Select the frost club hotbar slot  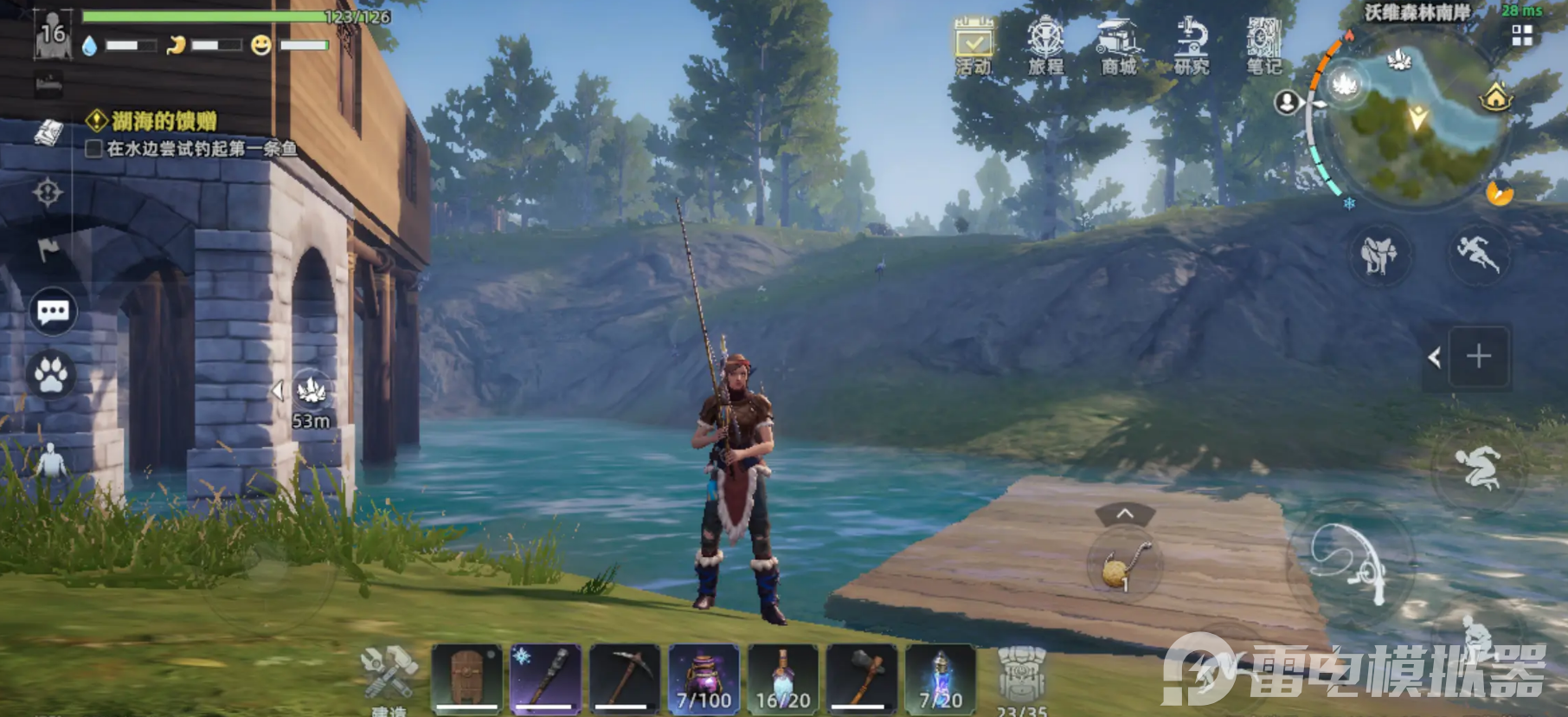545,678
